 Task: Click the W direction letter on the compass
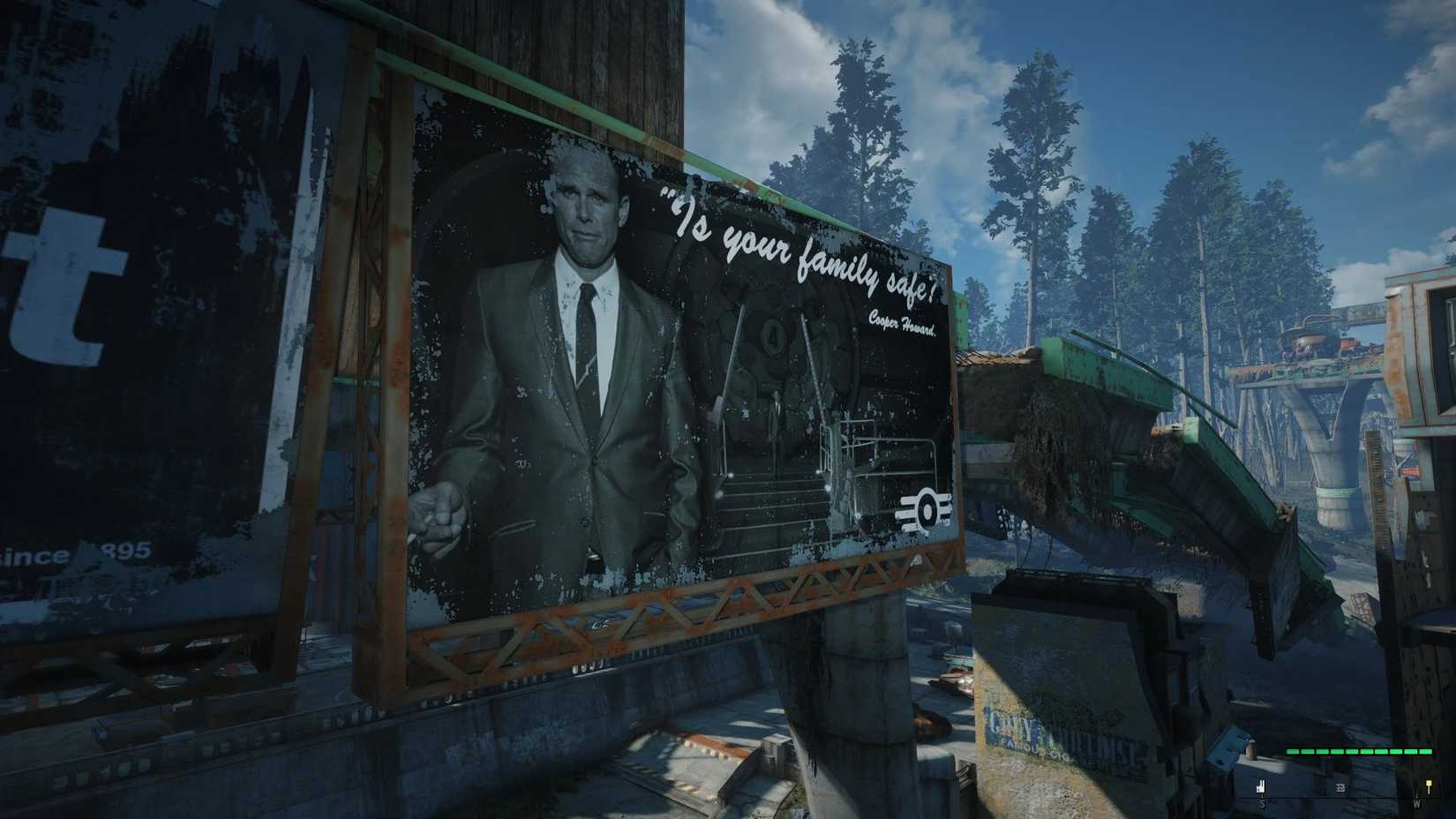[x=1417, y=801]
